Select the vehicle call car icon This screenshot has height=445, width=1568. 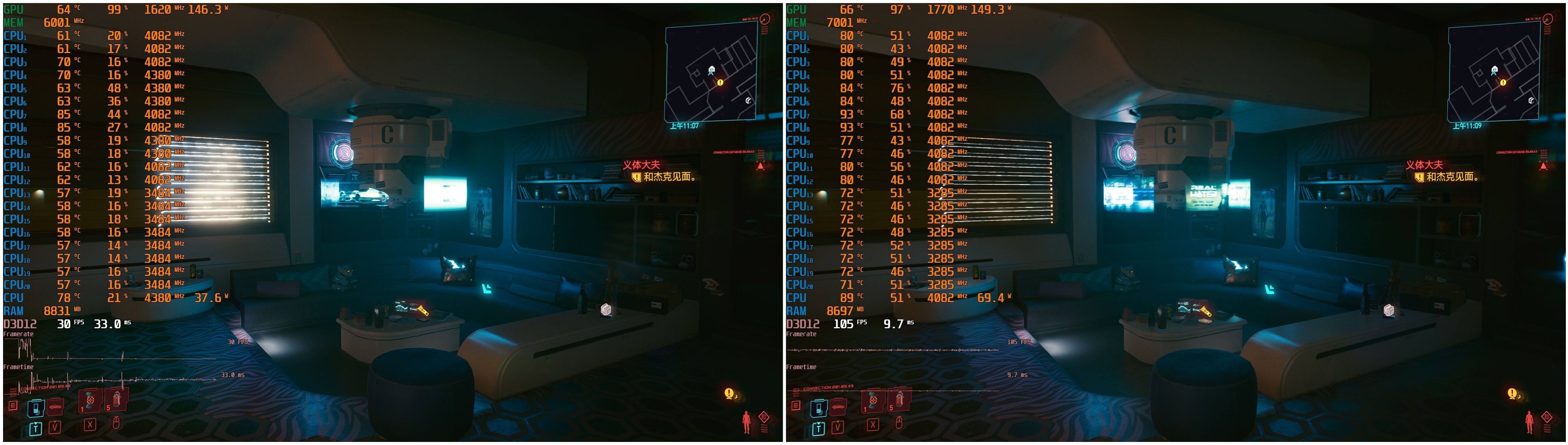click(55, 407)
